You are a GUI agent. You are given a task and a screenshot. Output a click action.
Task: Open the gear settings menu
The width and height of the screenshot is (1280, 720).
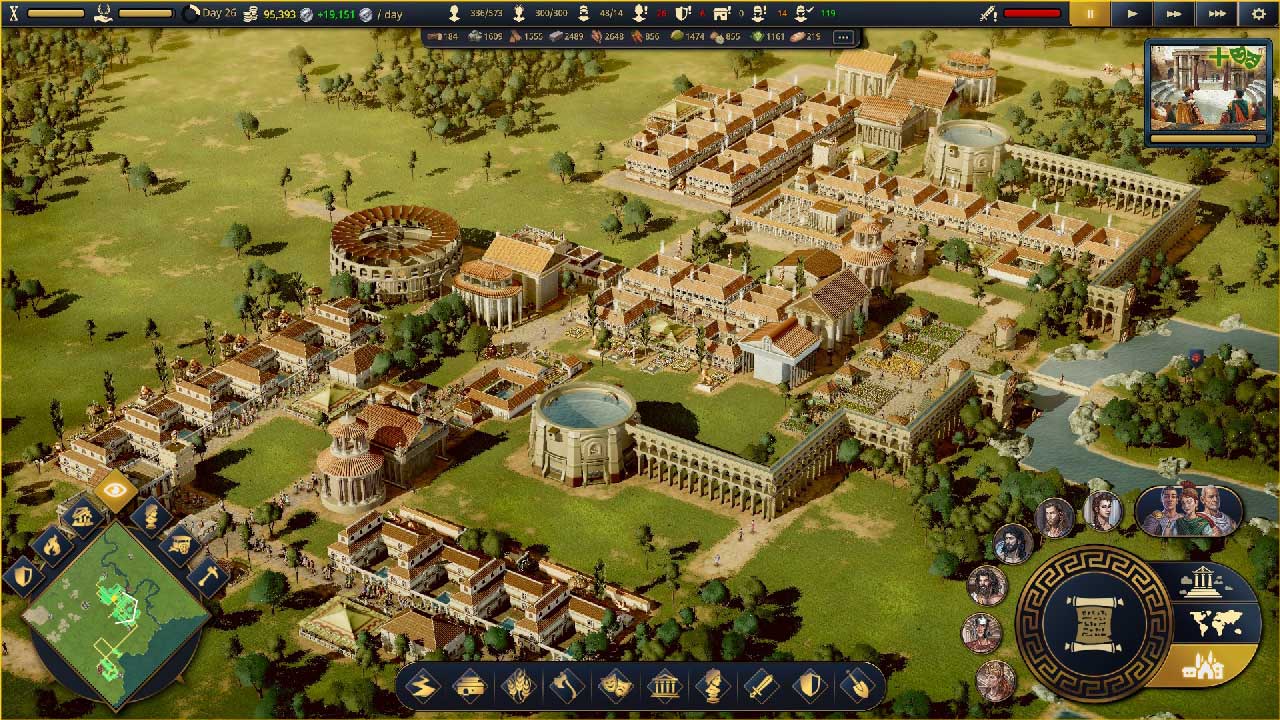[x=1258, y=14]
